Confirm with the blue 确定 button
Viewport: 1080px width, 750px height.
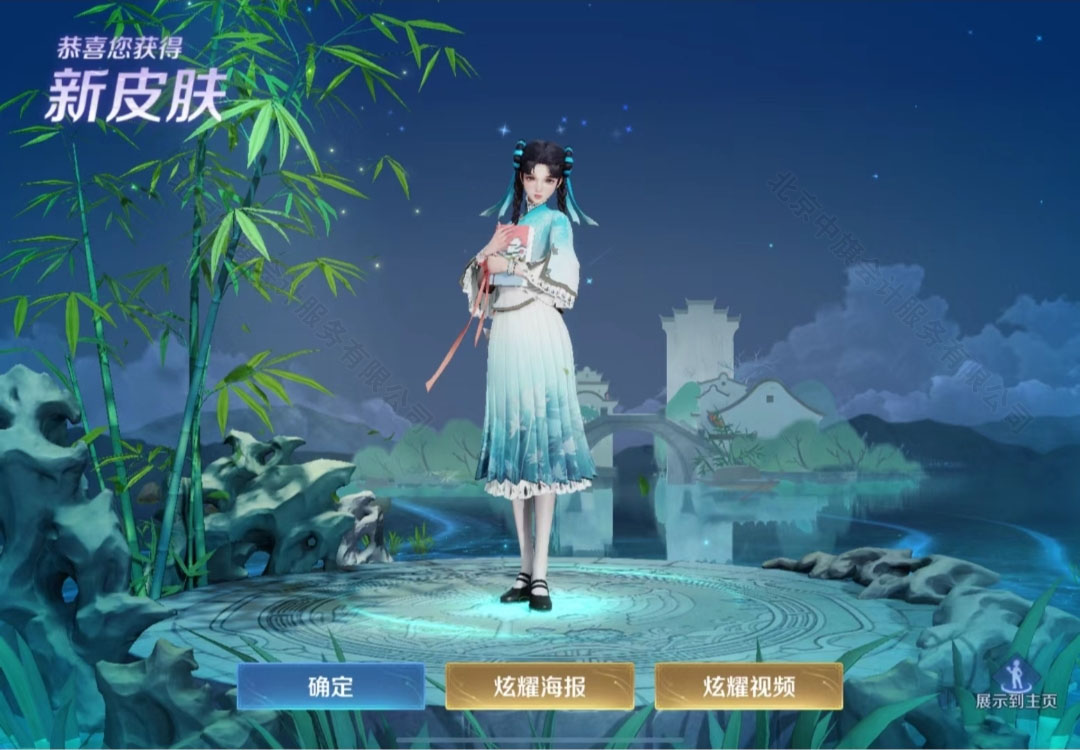(x=331, y=686)
